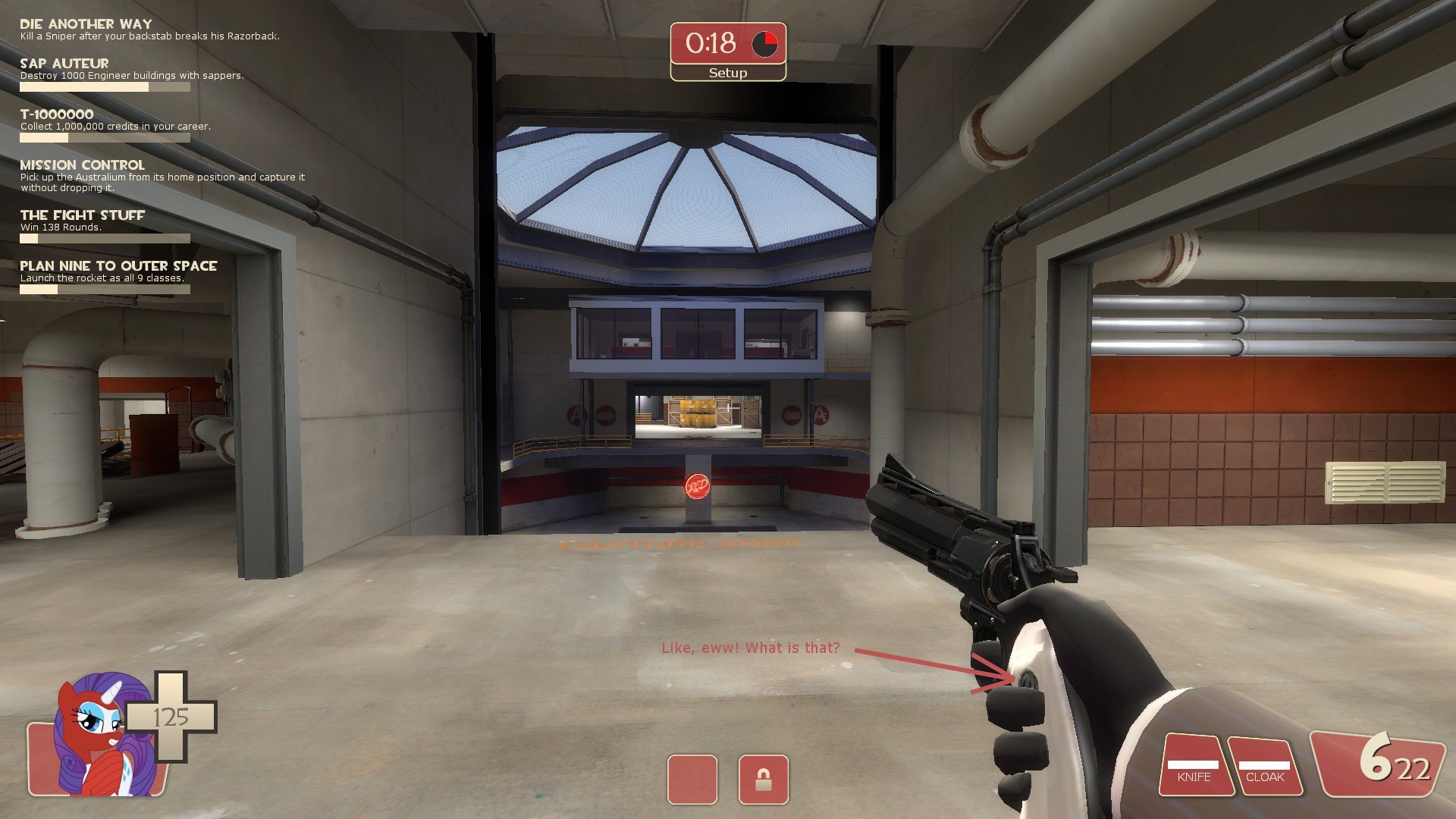Image resolution: width=1456 pixels, height=819 pixels.
Task: Open Plan Nine to Outer Space achievement
Action: coord(118,266)
